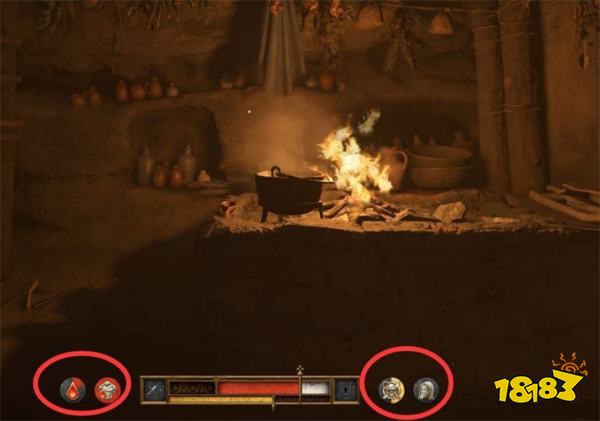Image resolution: width=600 pixels, height=421 pixels.
Task: Select the grey helmeted portrait icon
Action: (424, 388)
